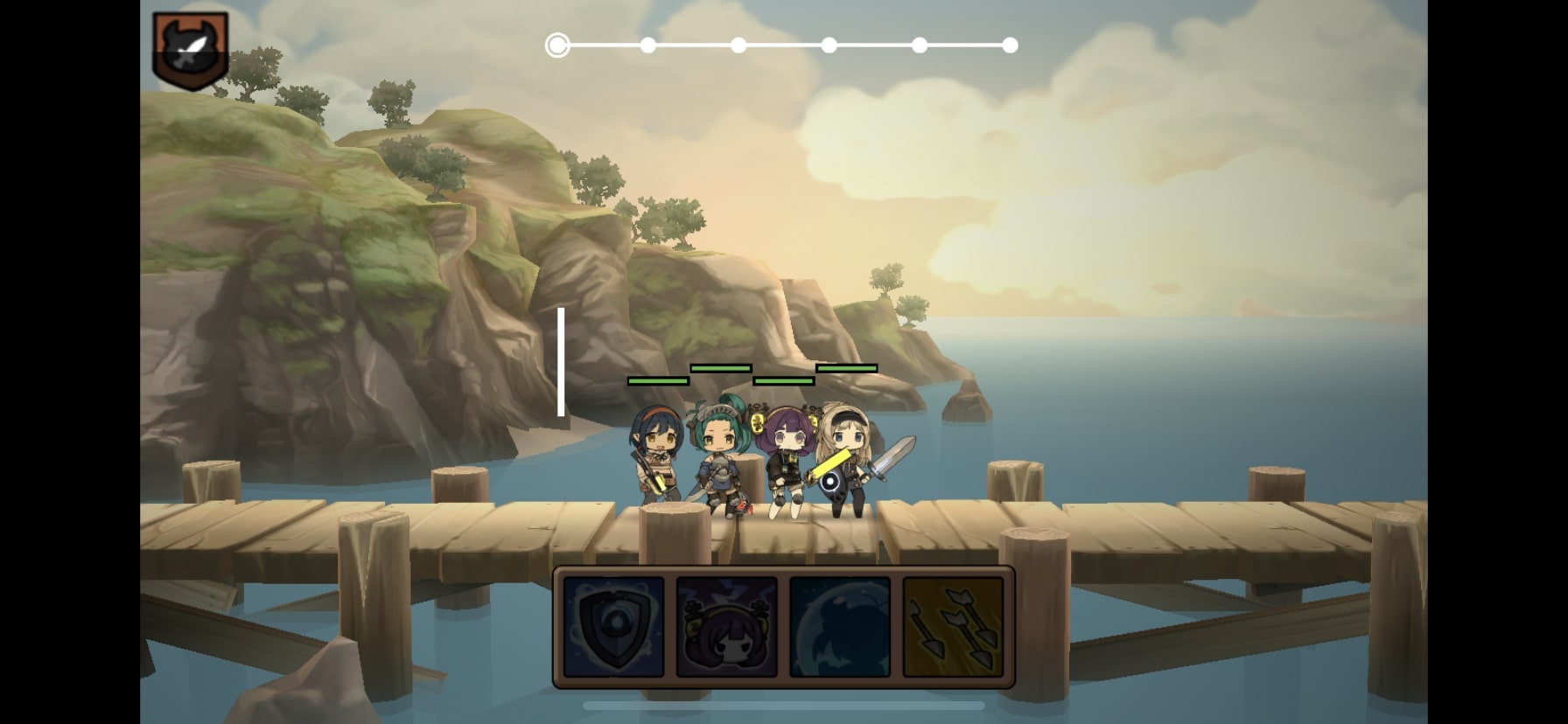Screen dimensions: 1568x724
Task: Select the darkened arrow skill slot
Action: click(x=952, y=626)
